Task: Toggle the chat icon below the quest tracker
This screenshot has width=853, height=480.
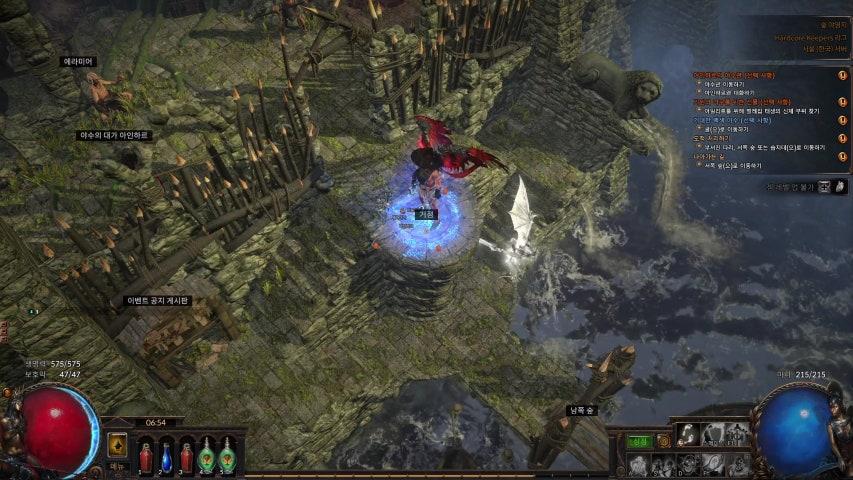Action: point(826,187)
